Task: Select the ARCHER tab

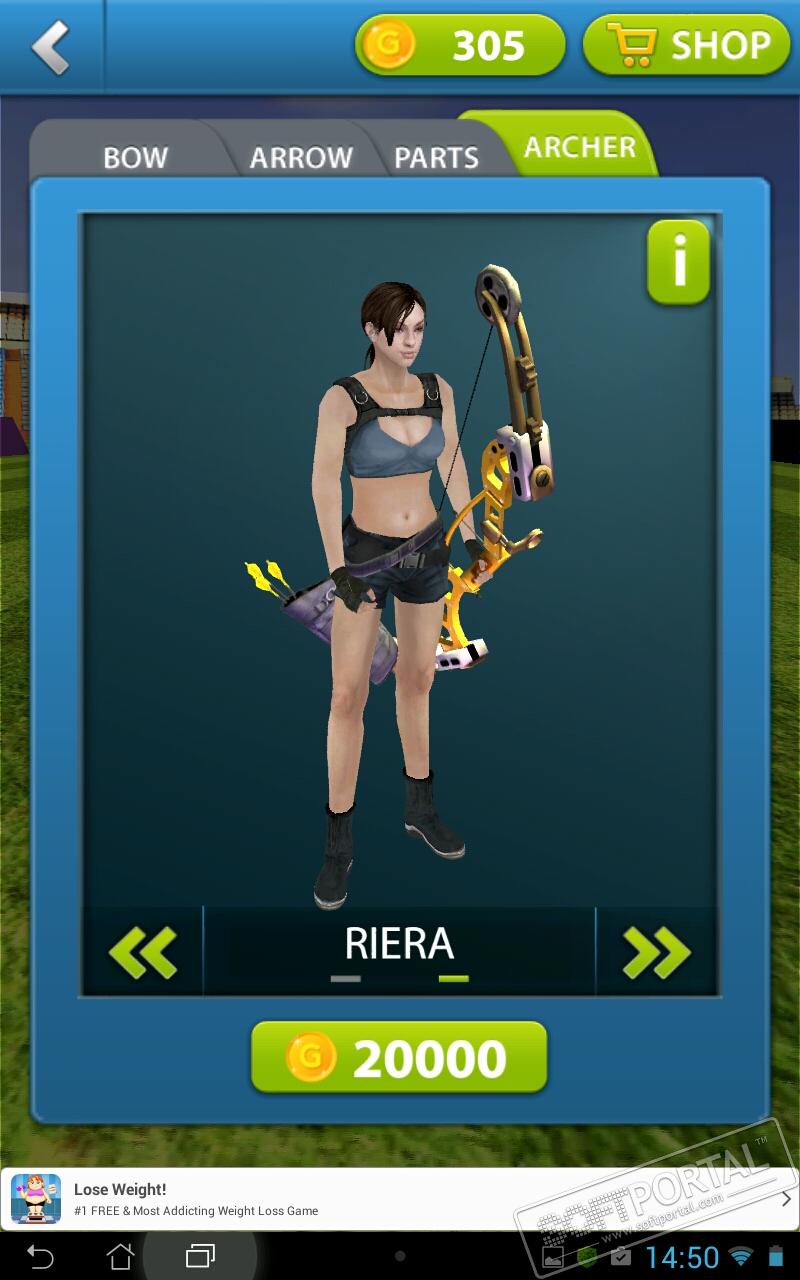Action: [x=580, y=147]
